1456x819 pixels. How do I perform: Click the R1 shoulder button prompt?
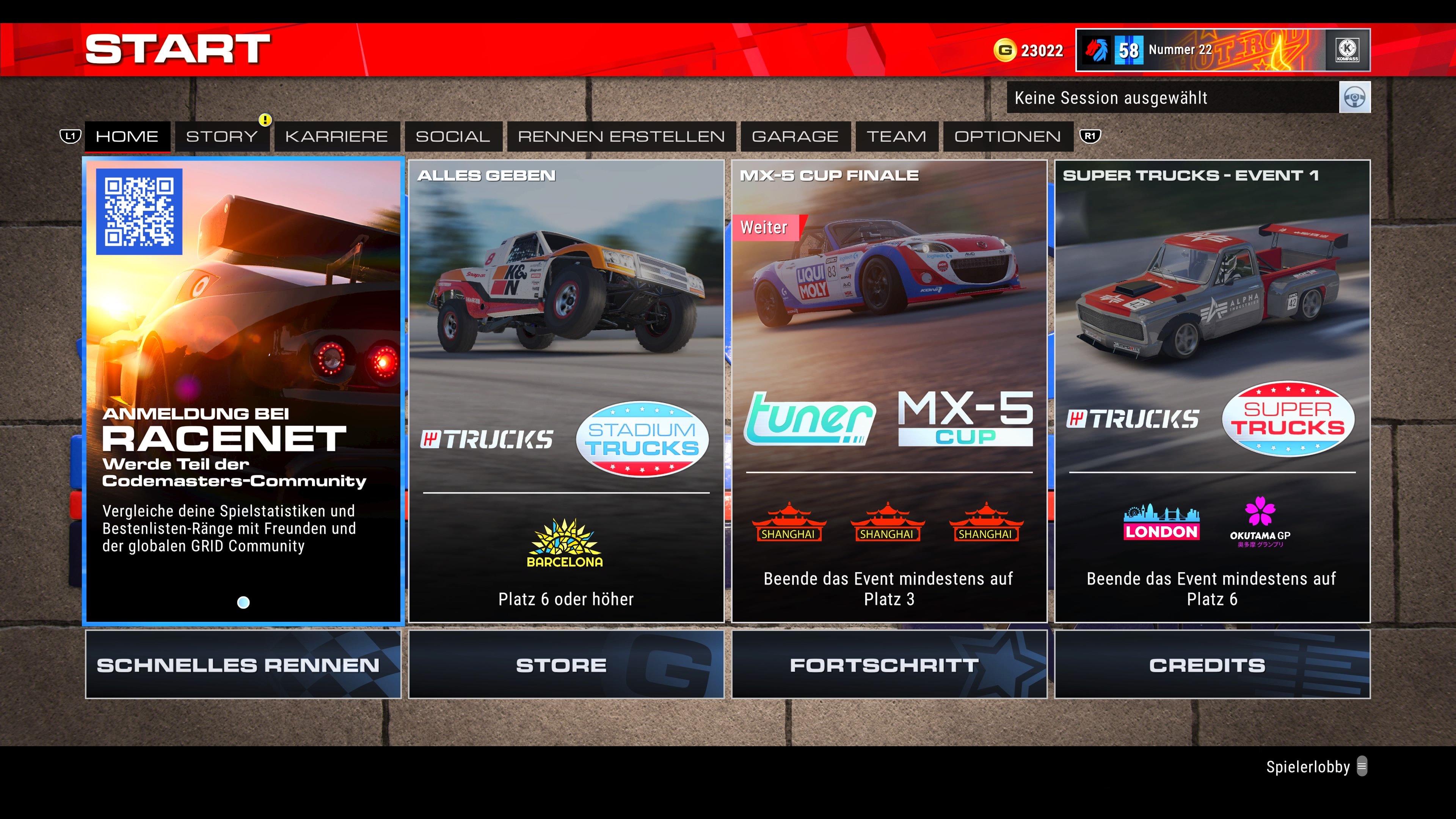(1091, 136)
